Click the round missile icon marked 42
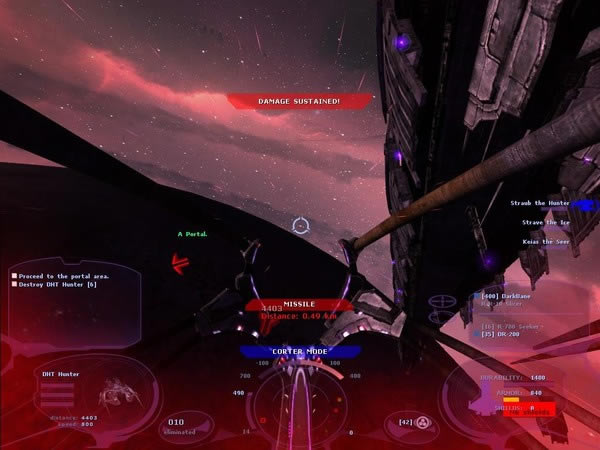Screen dimensions: 600x450 (424, 422)
